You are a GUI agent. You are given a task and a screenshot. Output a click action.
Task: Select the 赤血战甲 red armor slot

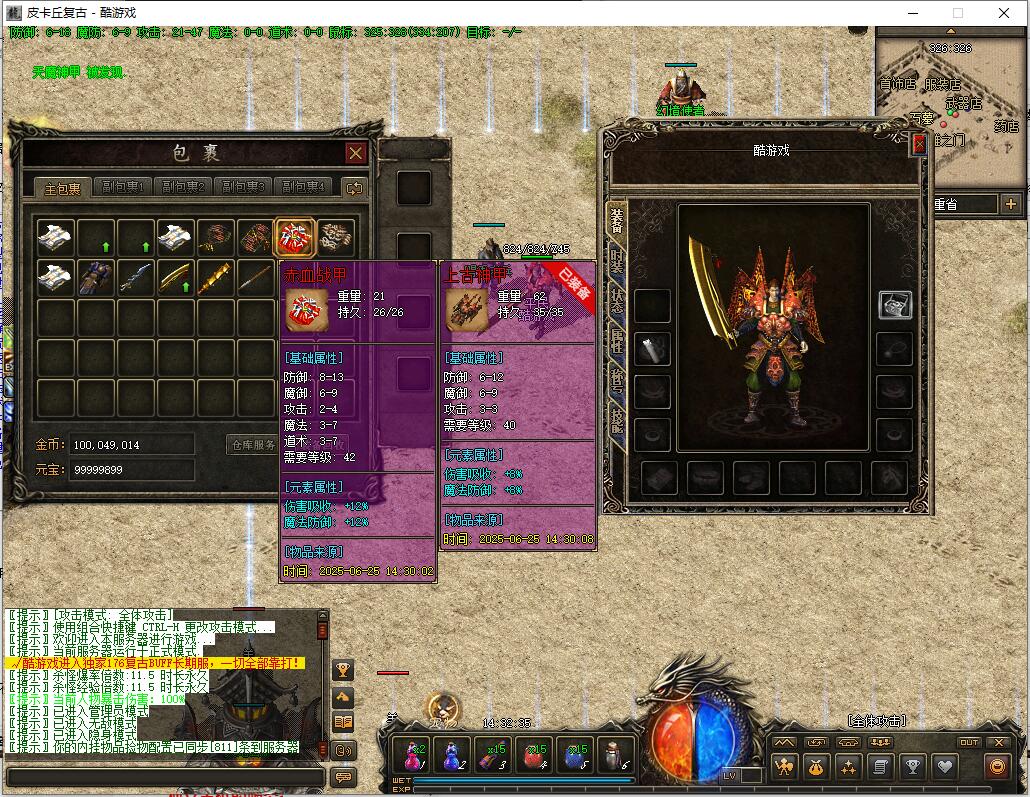pyautogui.click(x=296, y=238)
